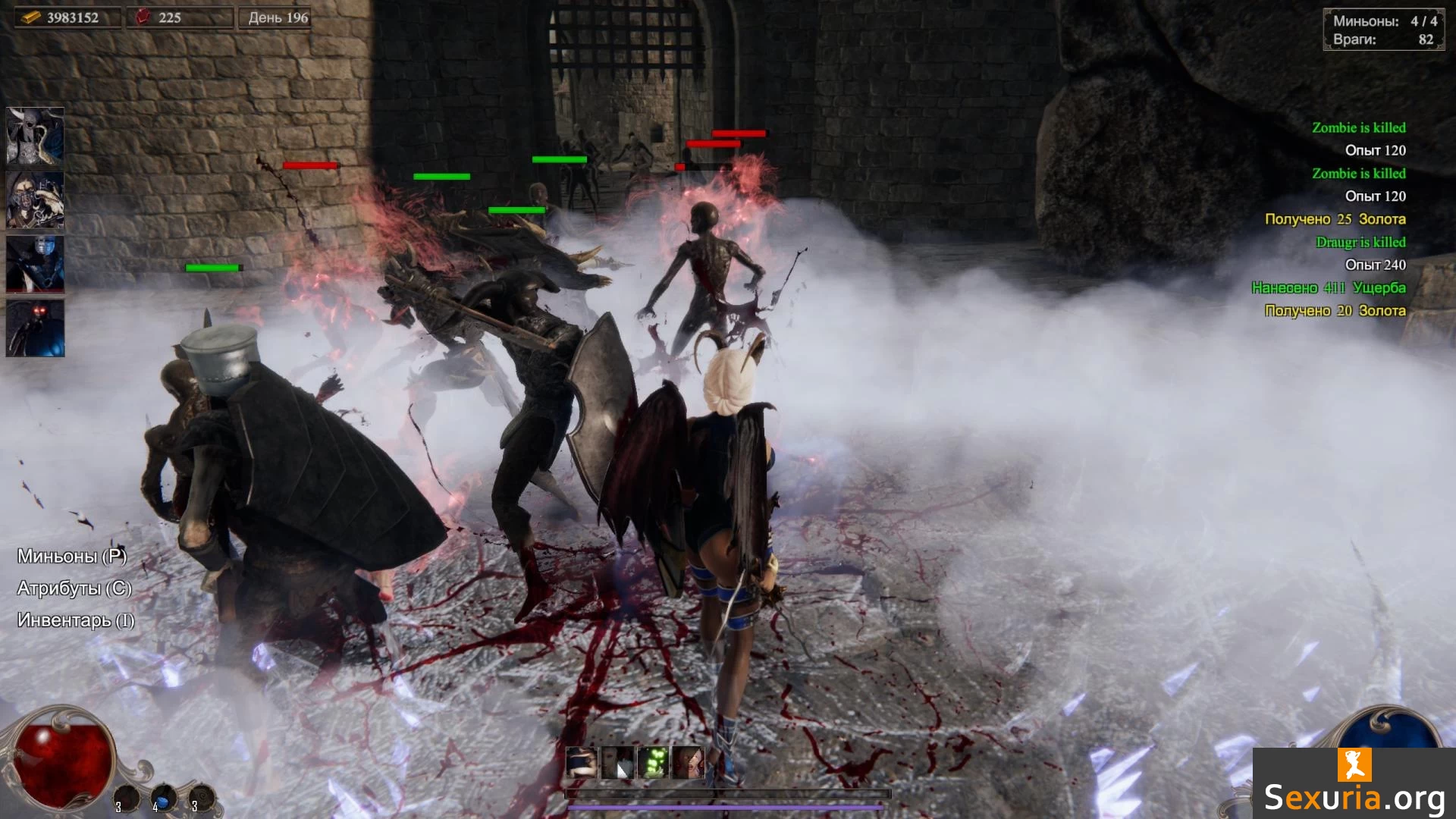Use the spiral consumable slot
The width and height of the screenshot is (1456, 819).
click(201, 799)
